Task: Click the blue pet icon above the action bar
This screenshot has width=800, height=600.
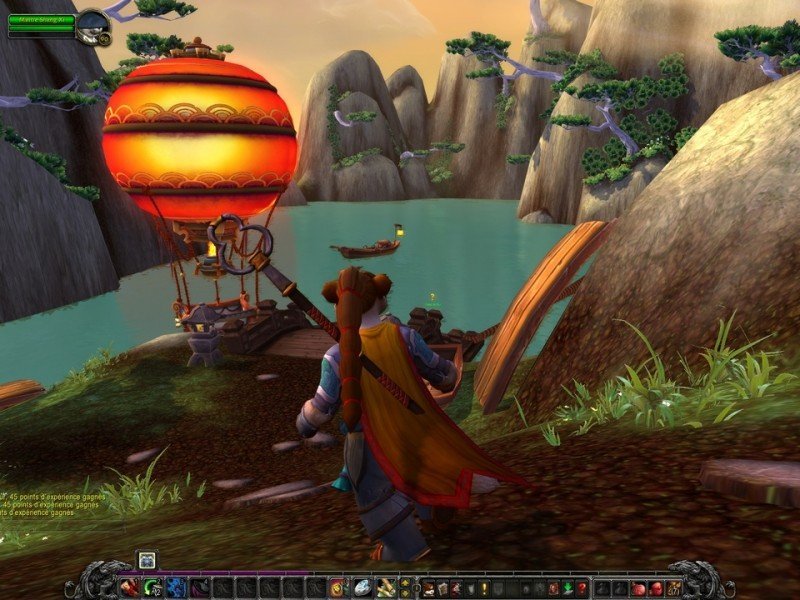Action: 146,560
